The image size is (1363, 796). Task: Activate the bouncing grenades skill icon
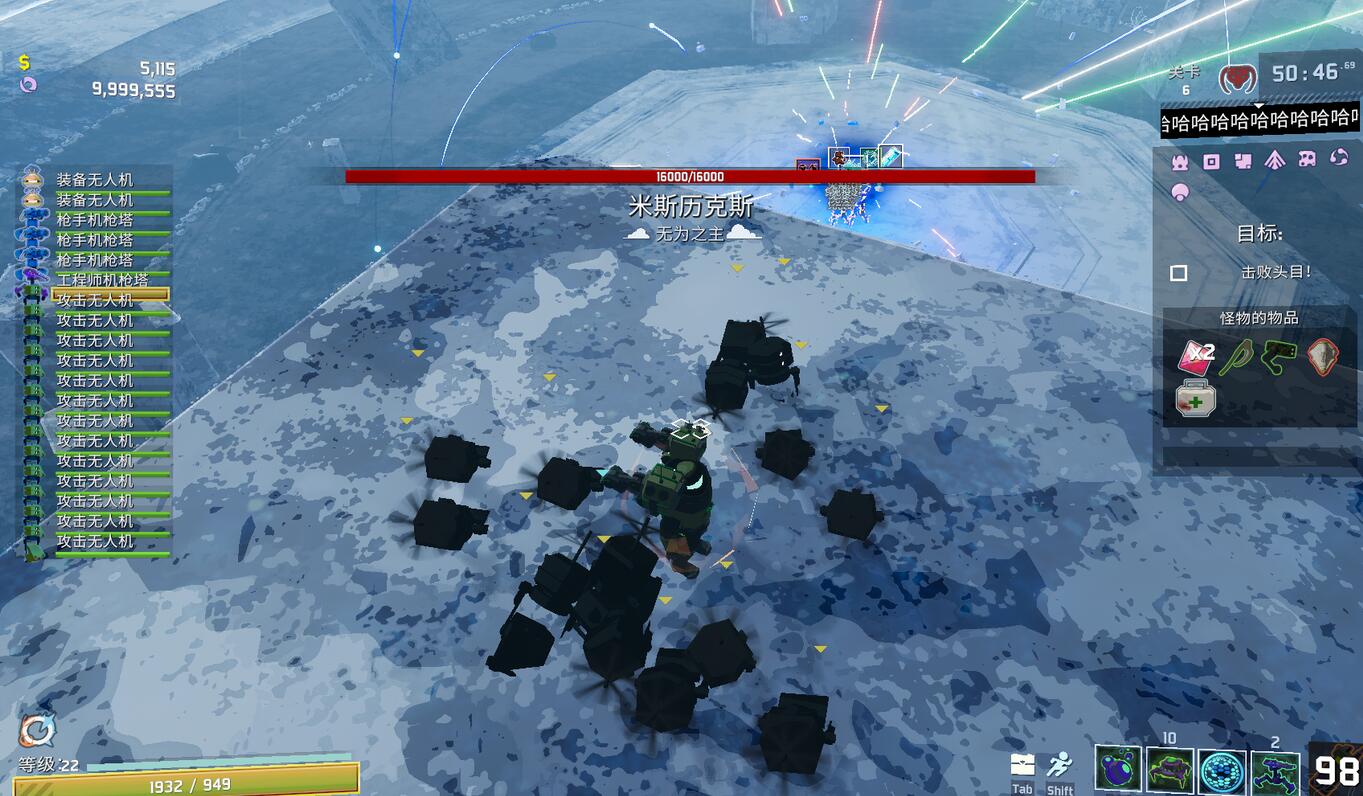coord(1118,771)
